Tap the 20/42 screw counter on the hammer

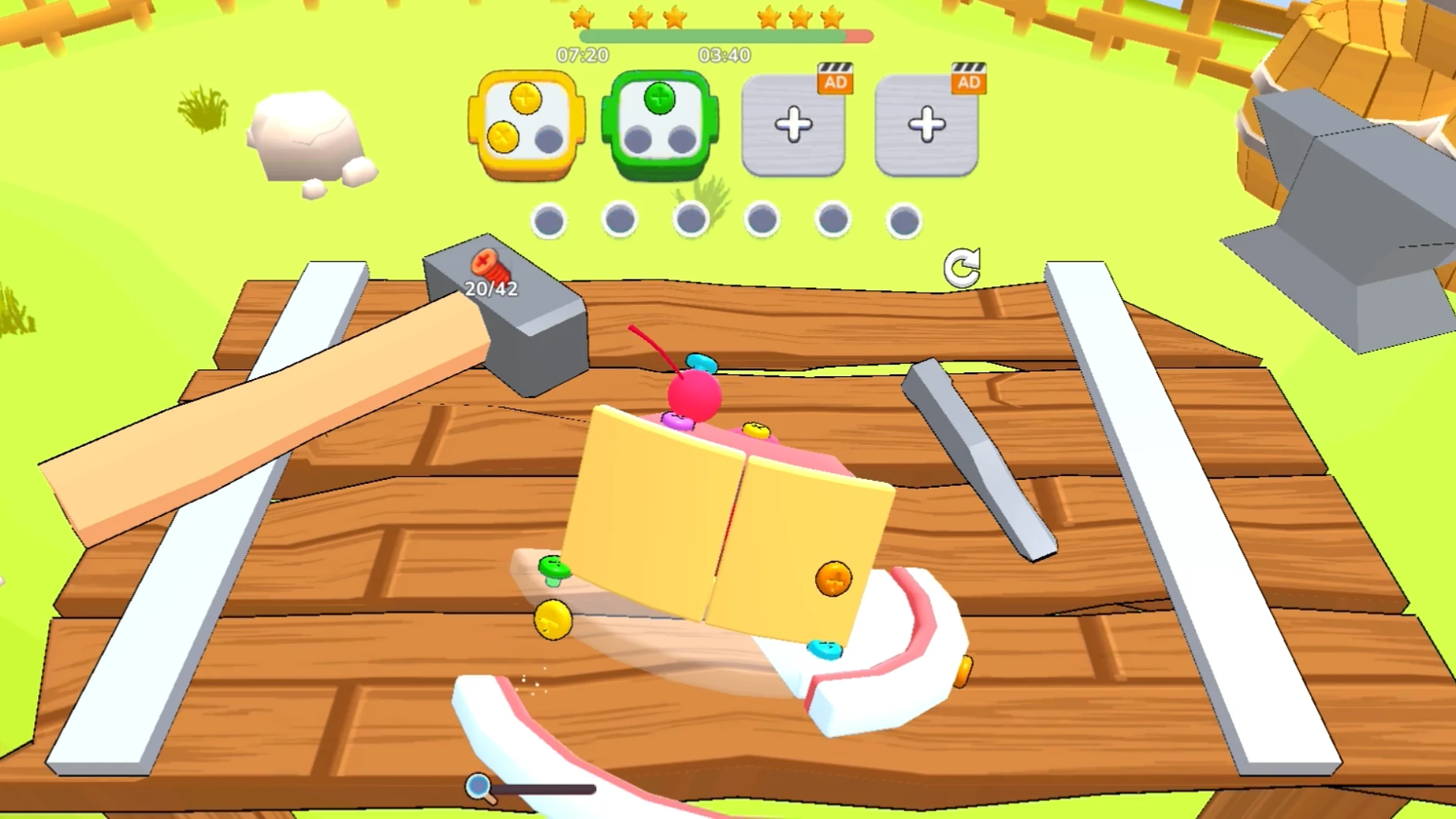click(491, 290)
